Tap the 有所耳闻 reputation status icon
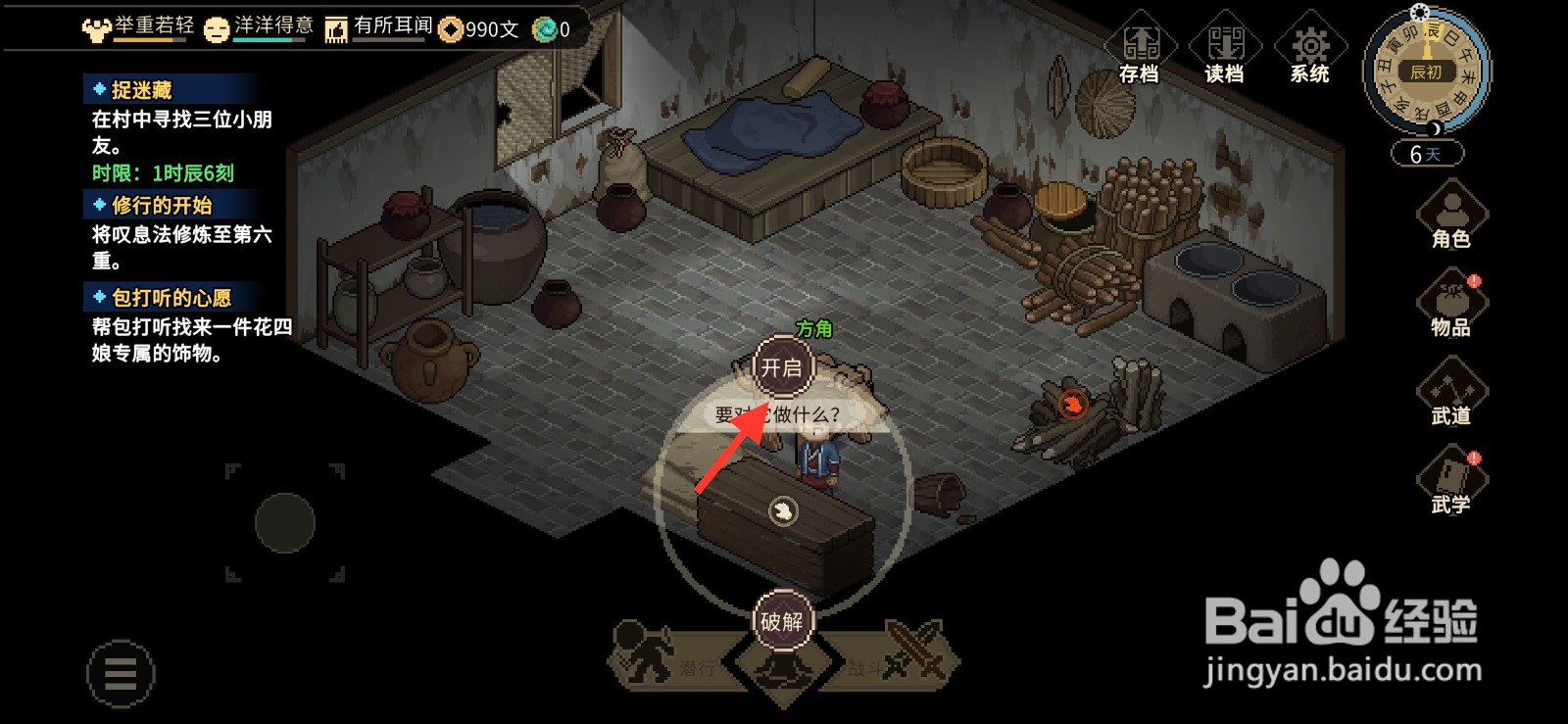The width and height of the screenshot is (1568, 724). click(336, 28)
